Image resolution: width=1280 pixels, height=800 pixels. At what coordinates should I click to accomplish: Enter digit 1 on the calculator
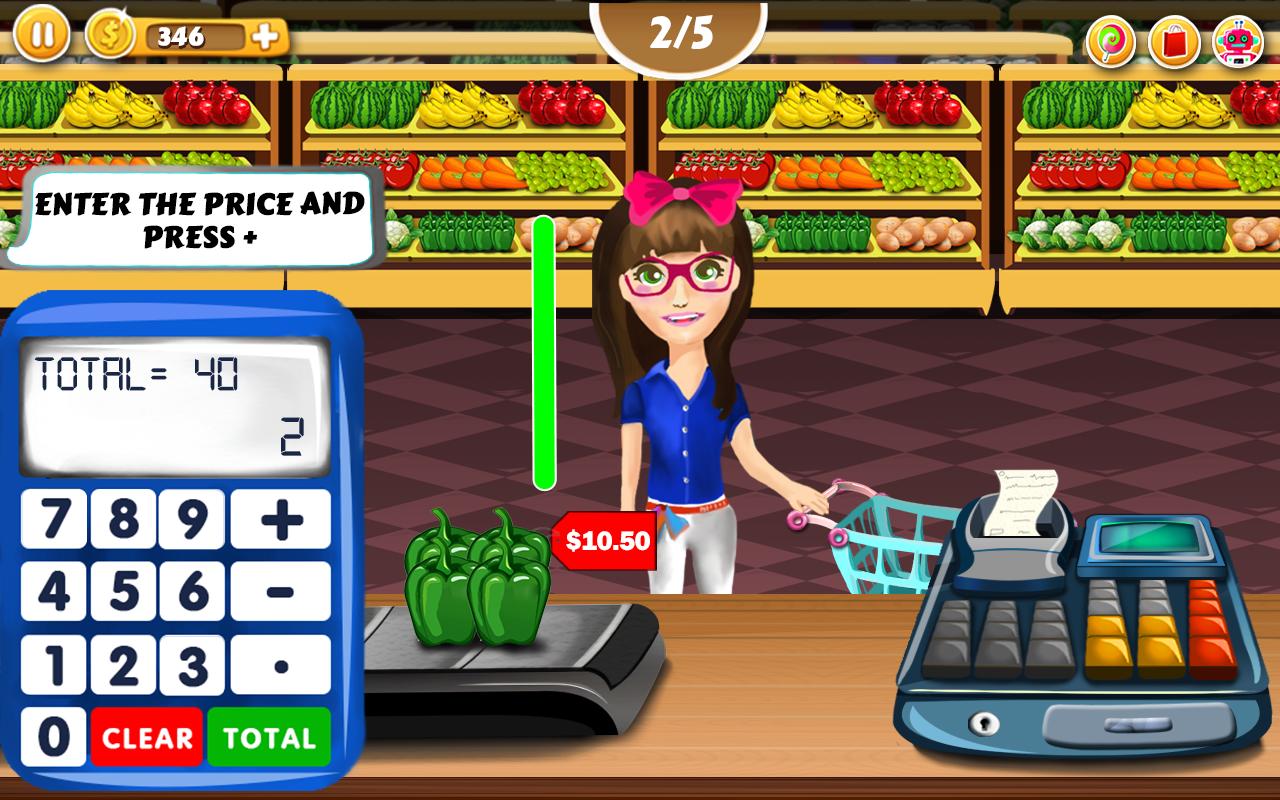54,665
